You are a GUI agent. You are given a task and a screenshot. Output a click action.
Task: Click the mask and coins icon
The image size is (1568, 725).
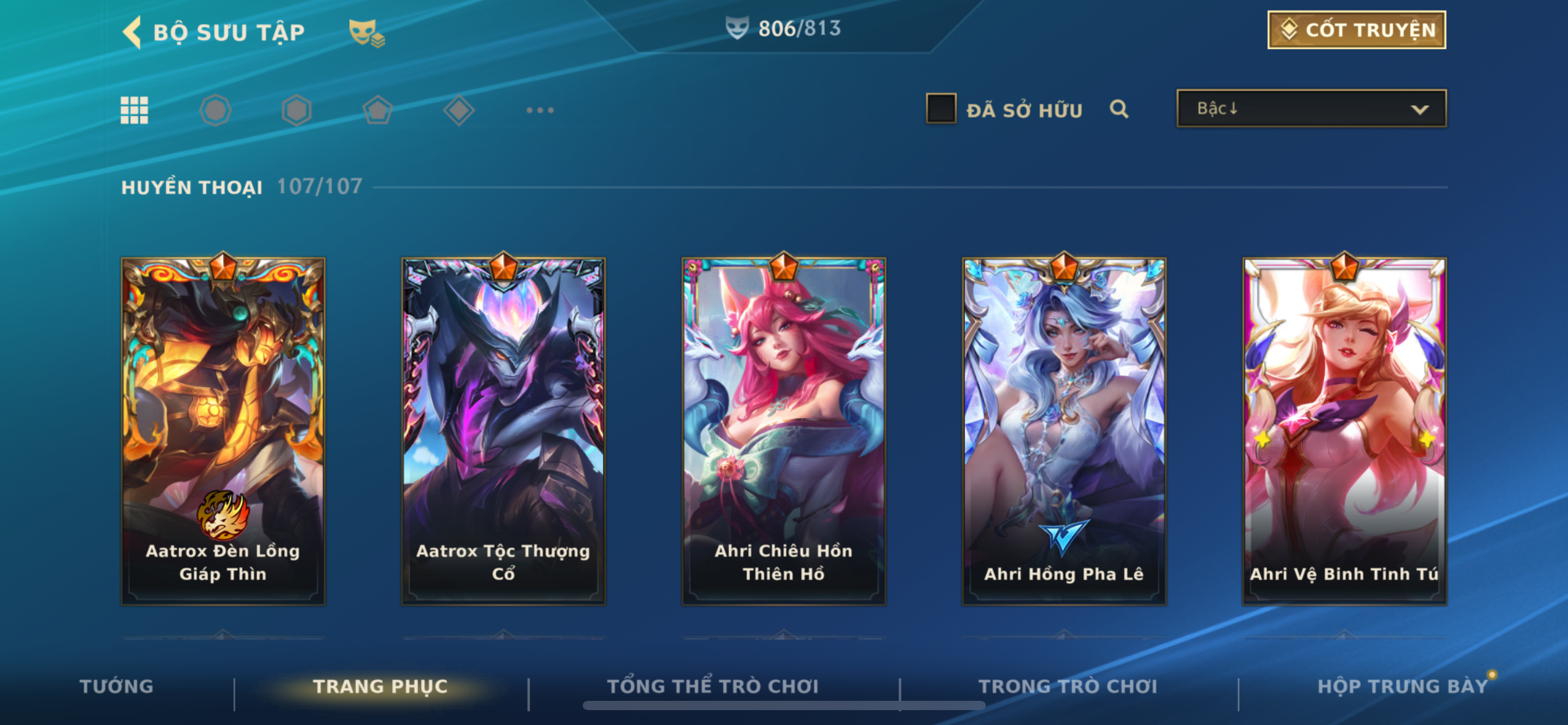click(x=366, y=32)
